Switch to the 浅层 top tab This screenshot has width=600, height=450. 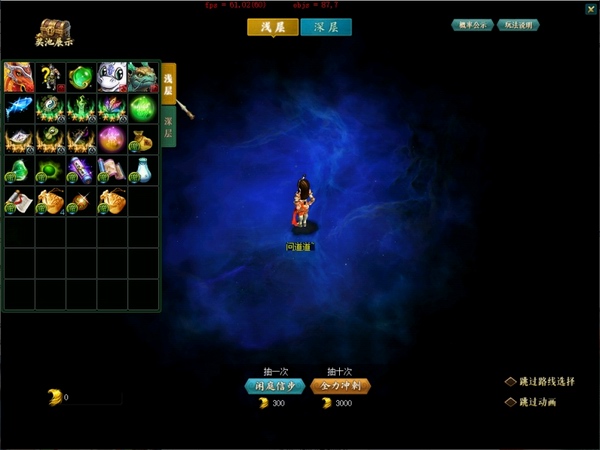pyautogui.click(x=273, y=28)
